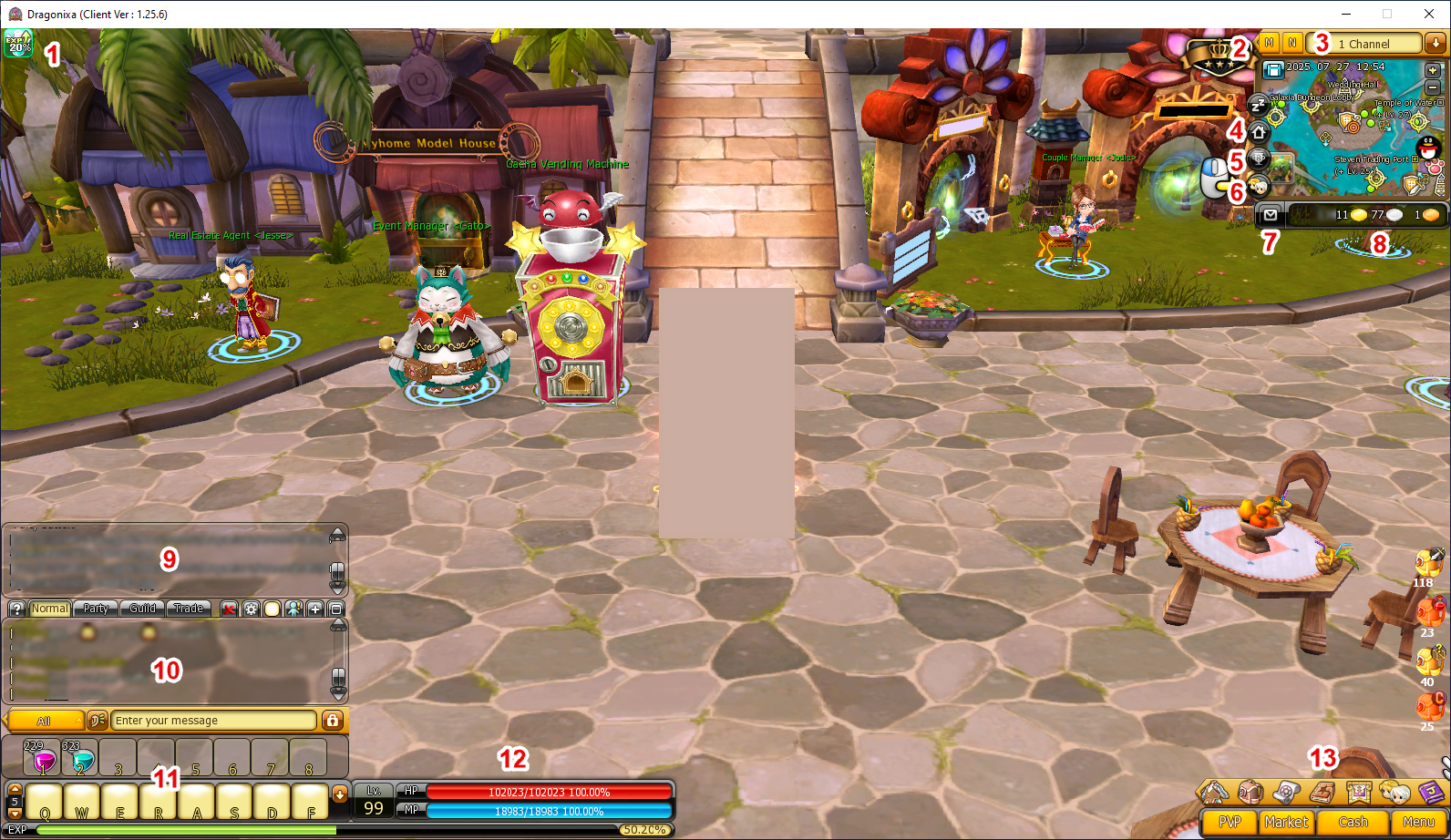Screen dimensions: 1451x840
Task: Use the pink potion in slot 1
Action: [x=42, y=758]
